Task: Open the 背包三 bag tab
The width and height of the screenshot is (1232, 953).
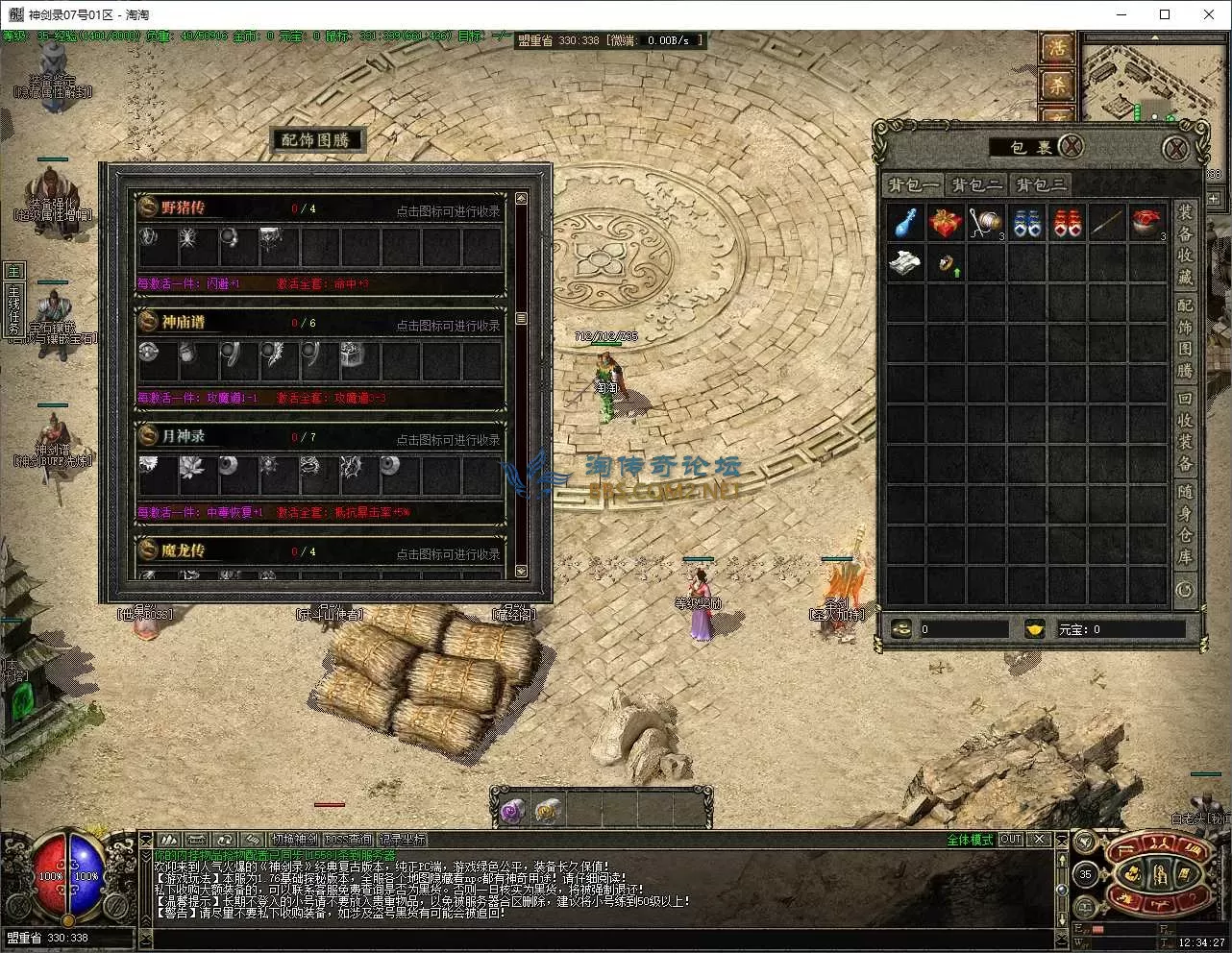Action: click(1040, 184)
